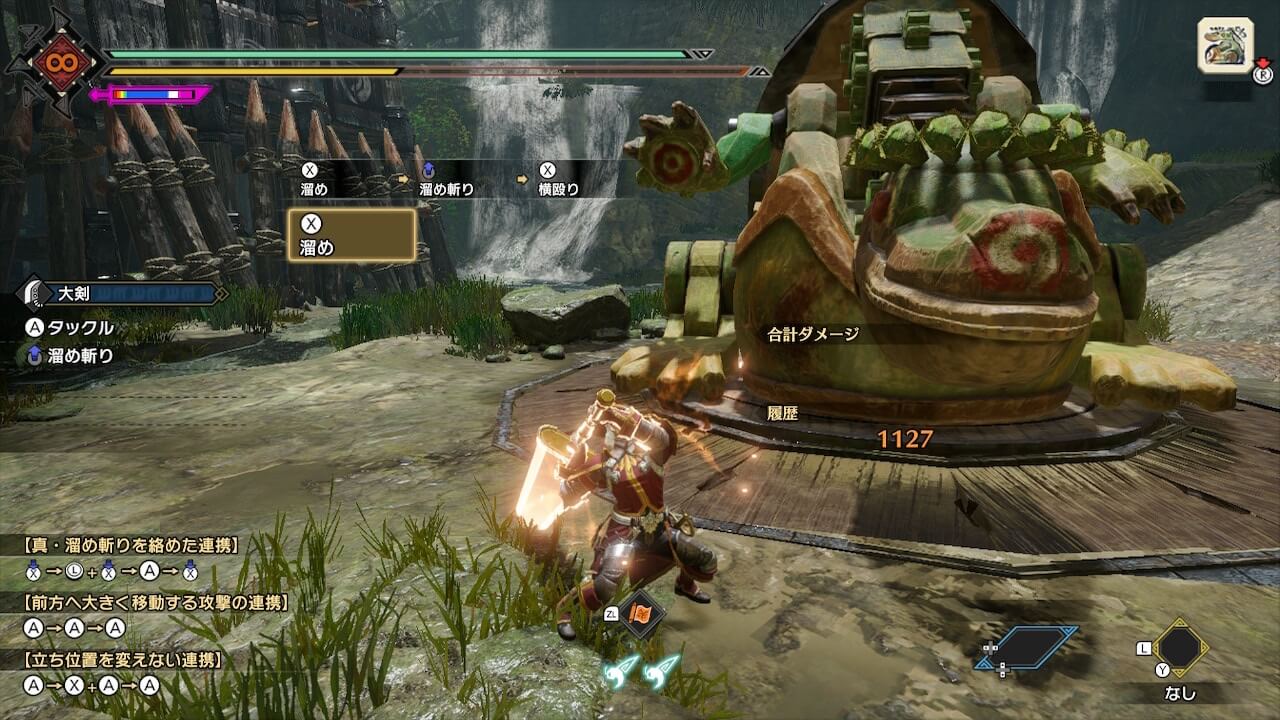Open the blue action bar panel

click(1027, 648)
